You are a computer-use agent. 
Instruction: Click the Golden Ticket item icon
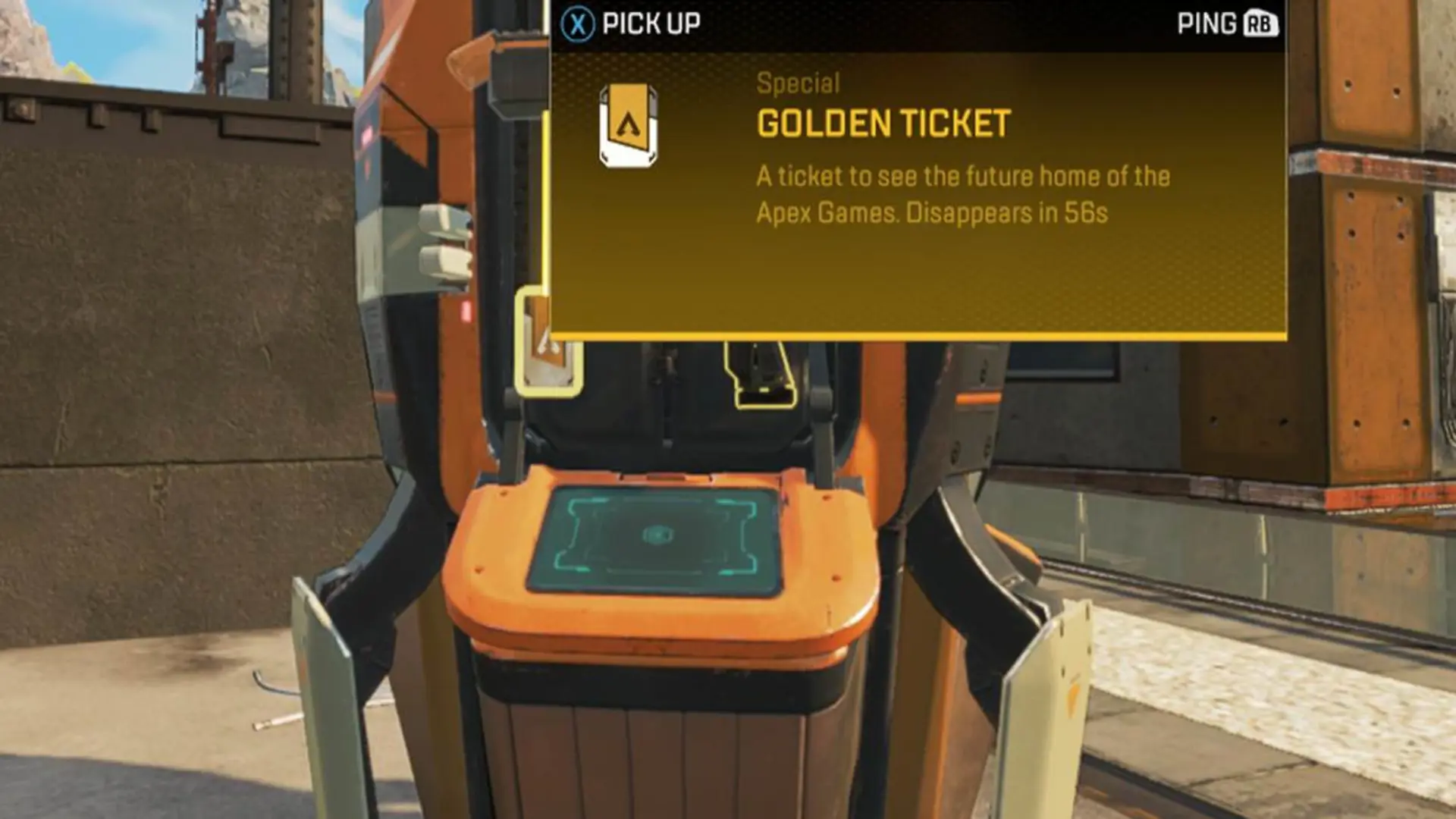627,124
